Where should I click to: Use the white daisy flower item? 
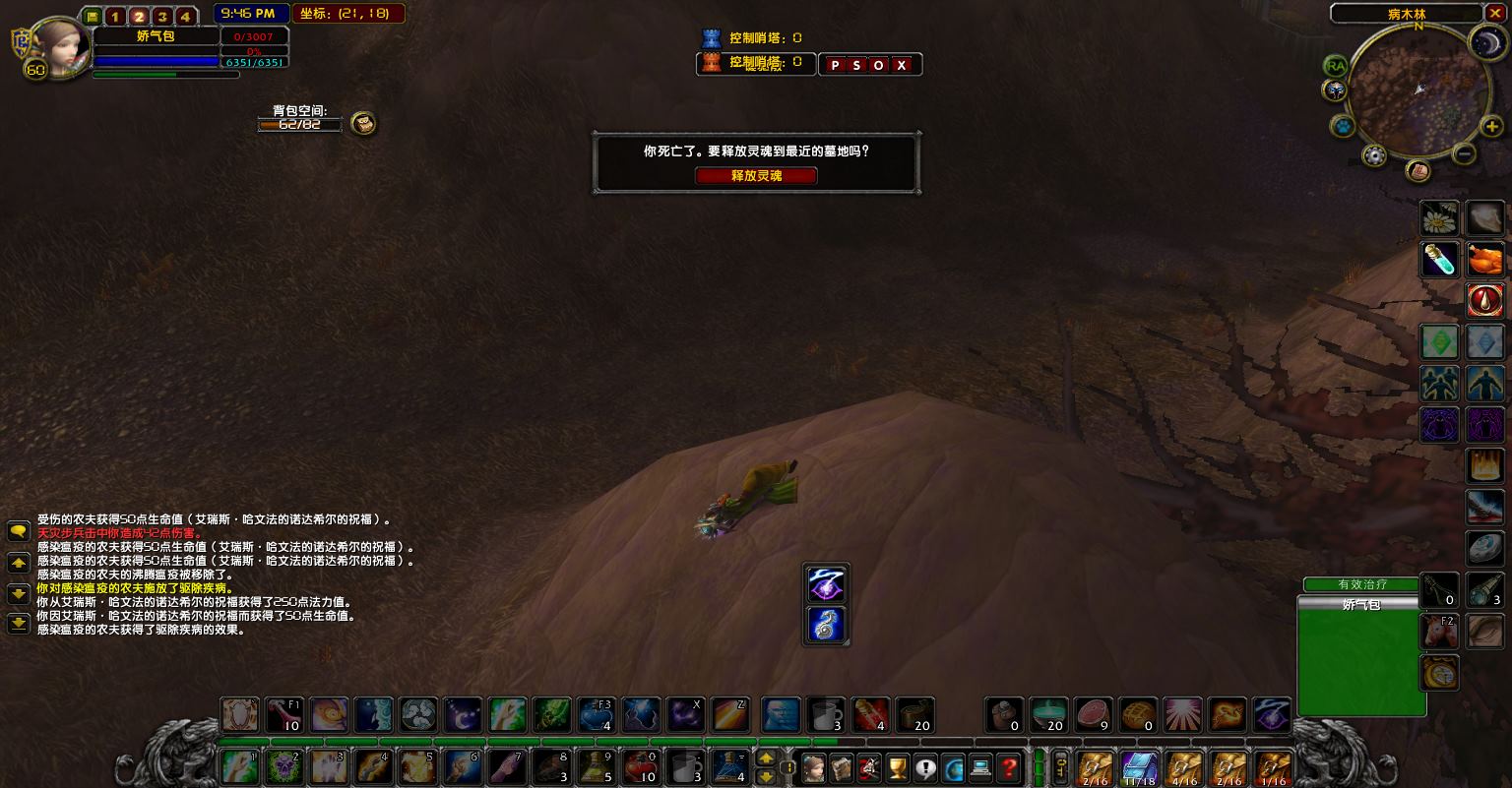pyautogui.click(x=1439, y=218)
